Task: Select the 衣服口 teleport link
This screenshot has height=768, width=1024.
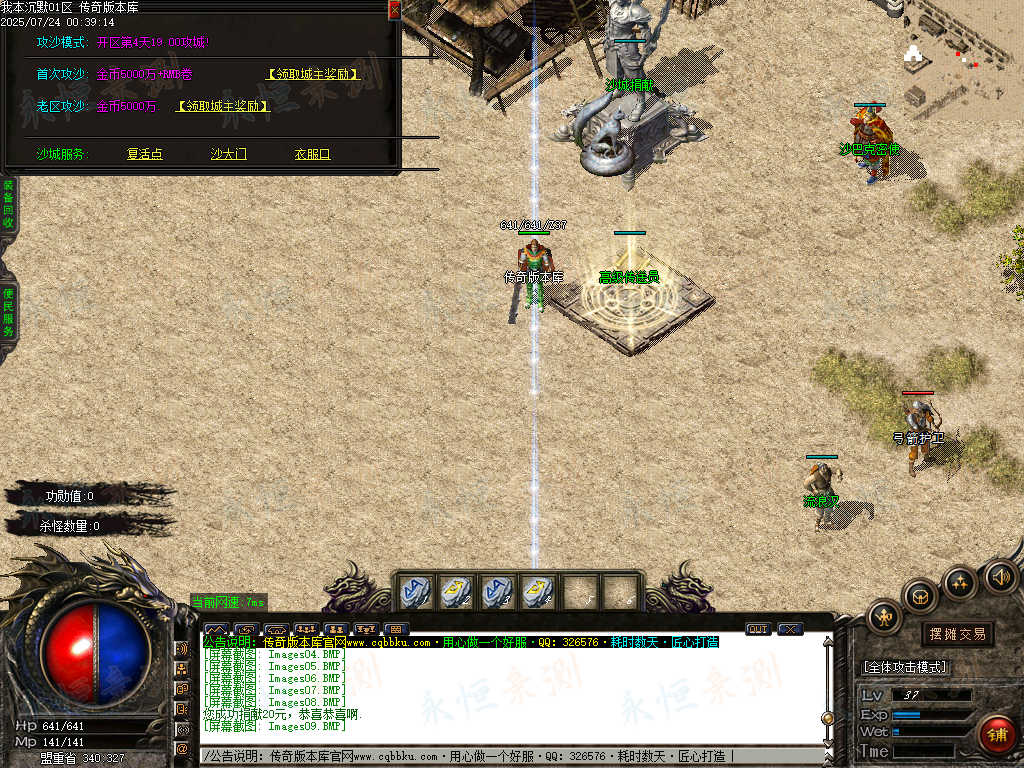Action: tap(312, 154)
